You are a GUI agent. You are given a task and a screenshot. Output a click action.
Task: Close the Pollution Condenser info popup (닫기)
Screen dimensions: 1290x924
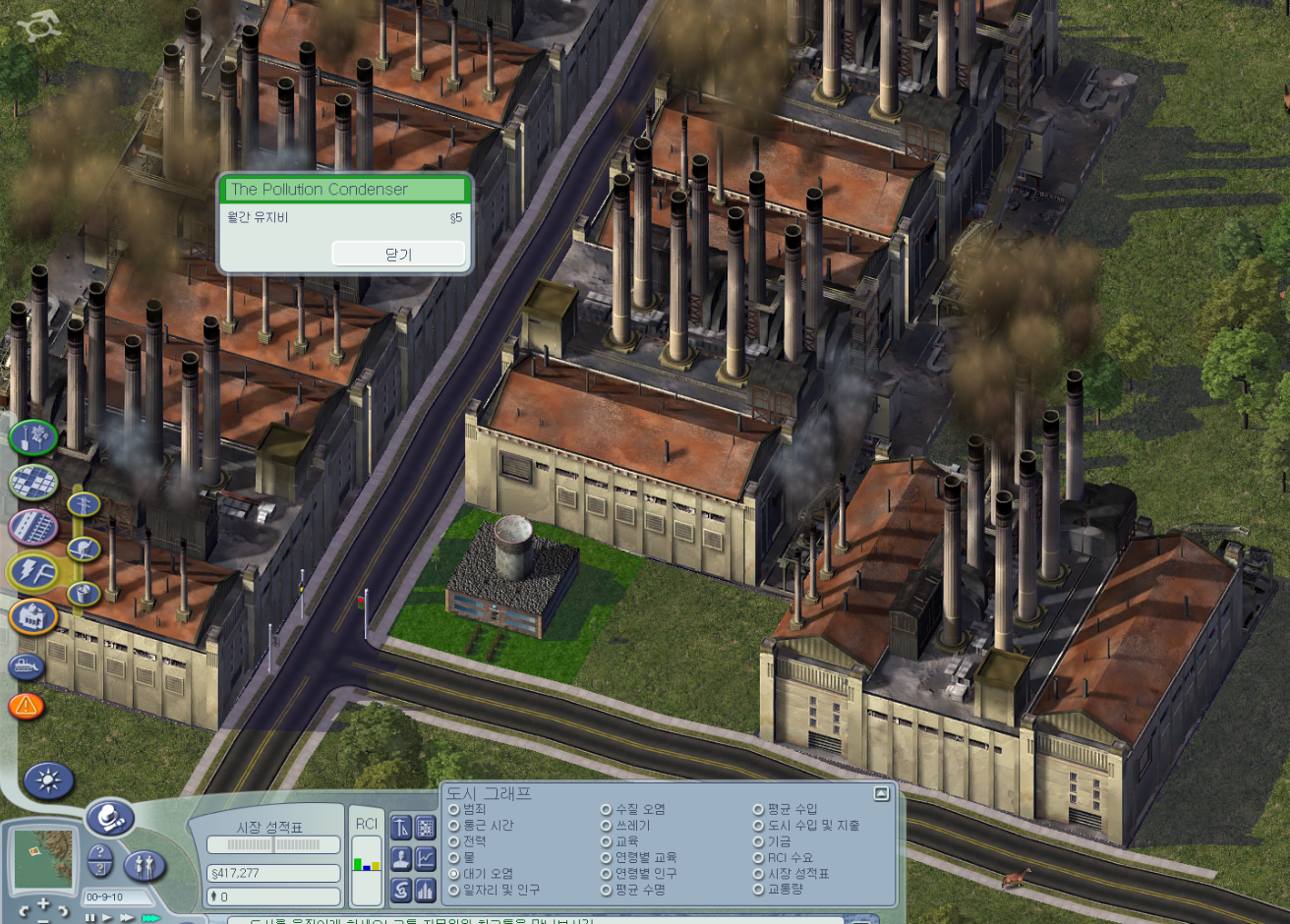398,254
